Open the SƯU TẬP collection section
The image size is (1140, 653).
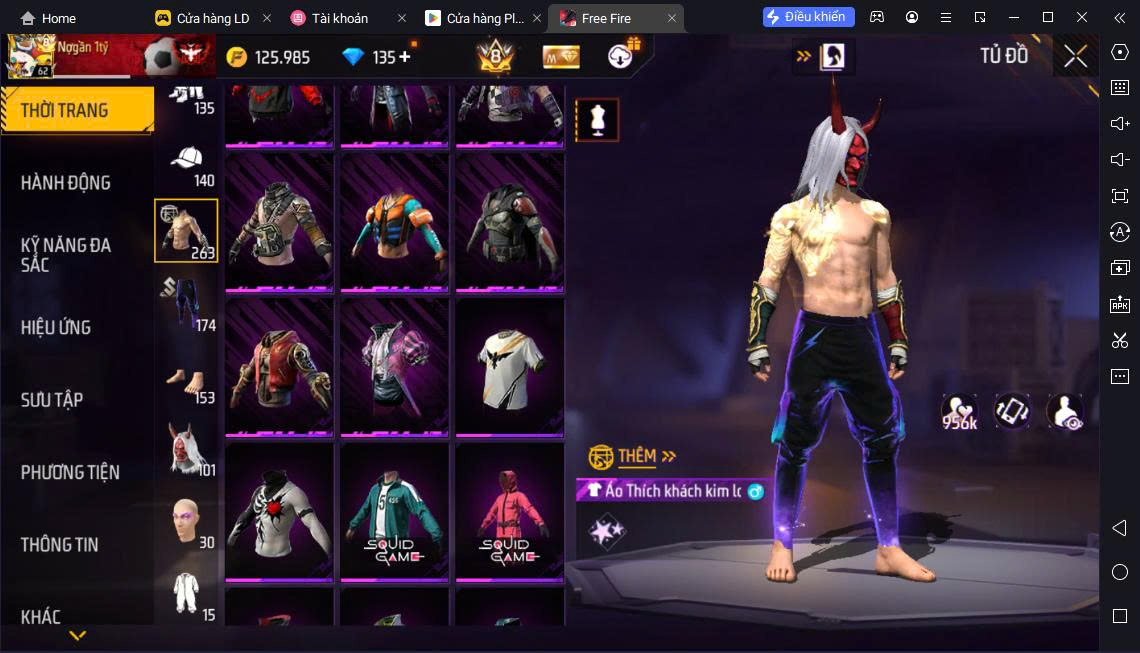coord(52,400)
